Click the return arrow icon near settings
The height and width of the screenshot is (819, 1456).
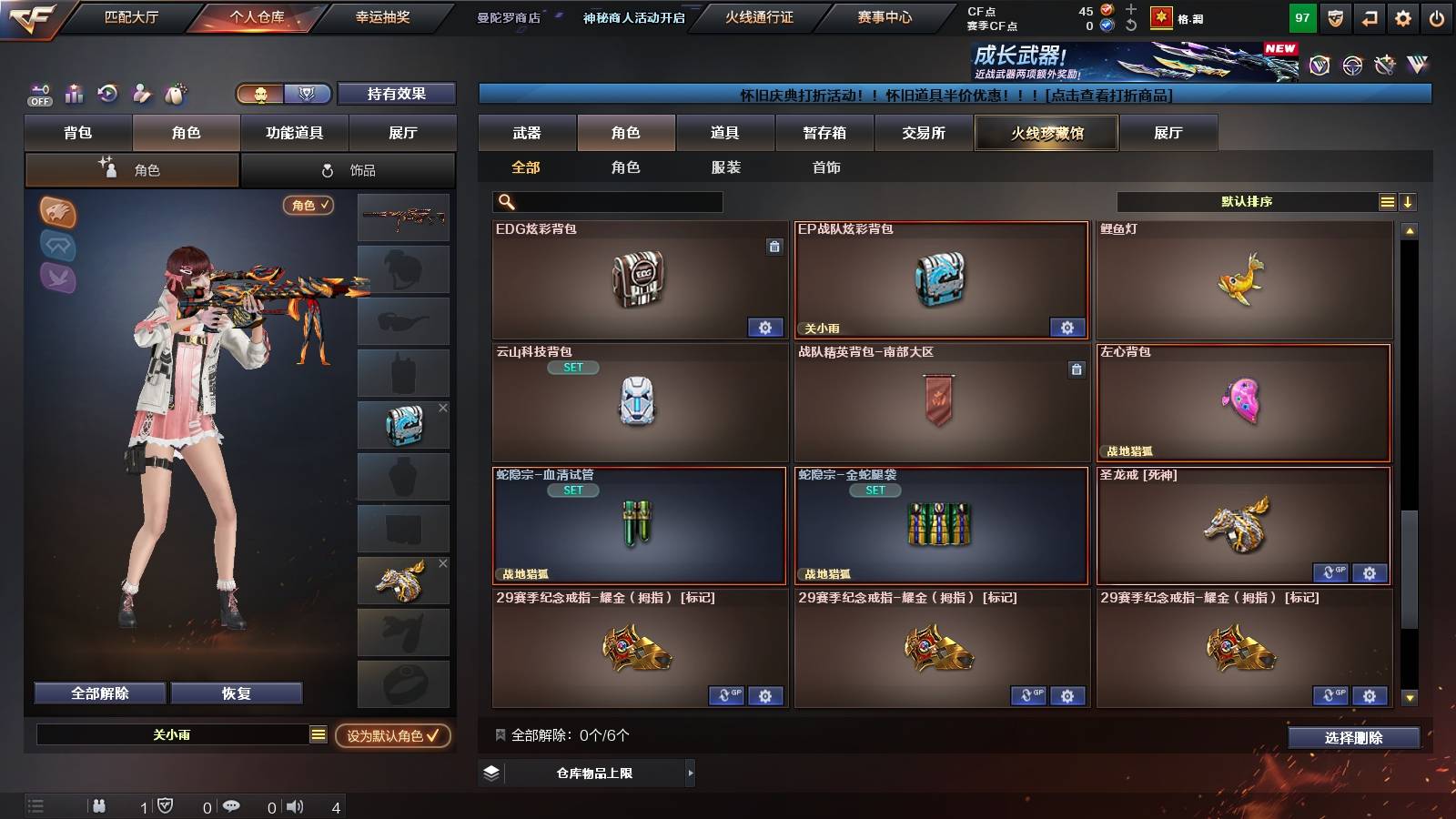[x=1368, y=19]
